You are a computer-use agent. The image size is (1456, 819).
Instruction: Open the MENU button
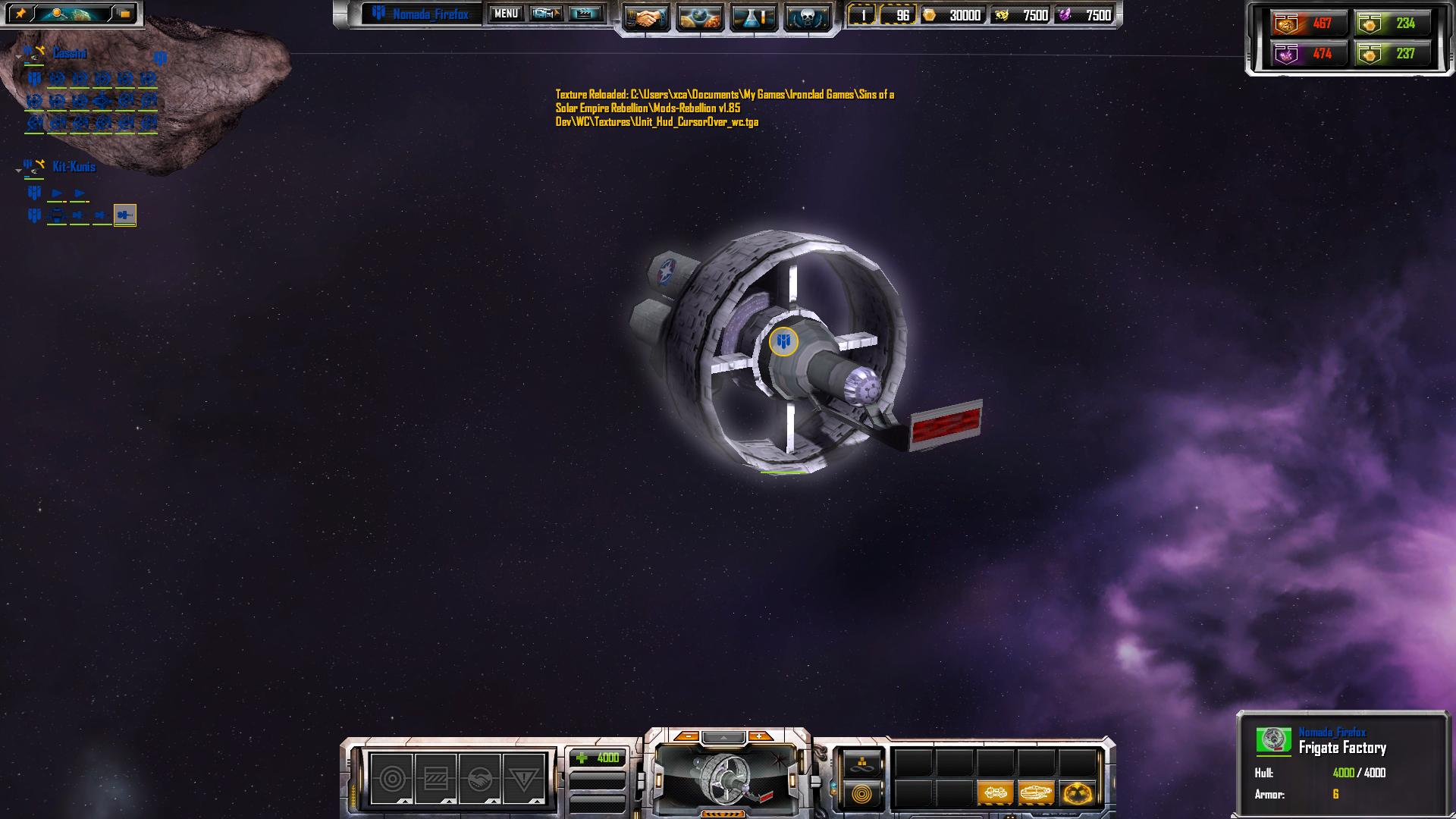tap(506, 14)
